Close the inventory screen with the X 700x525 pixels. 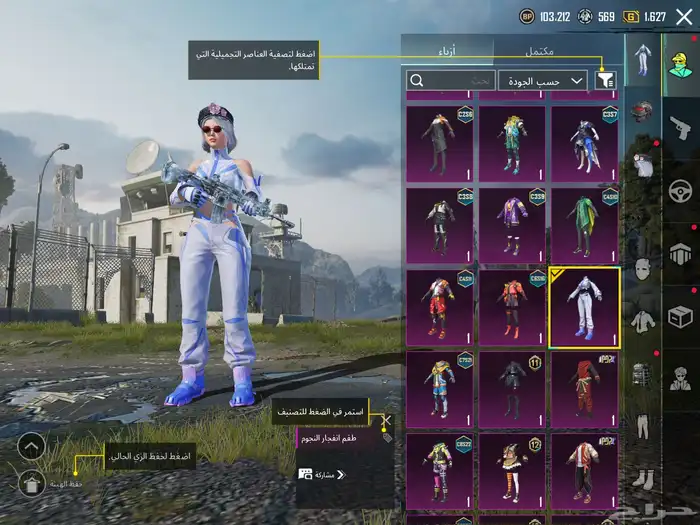point(684,17)
